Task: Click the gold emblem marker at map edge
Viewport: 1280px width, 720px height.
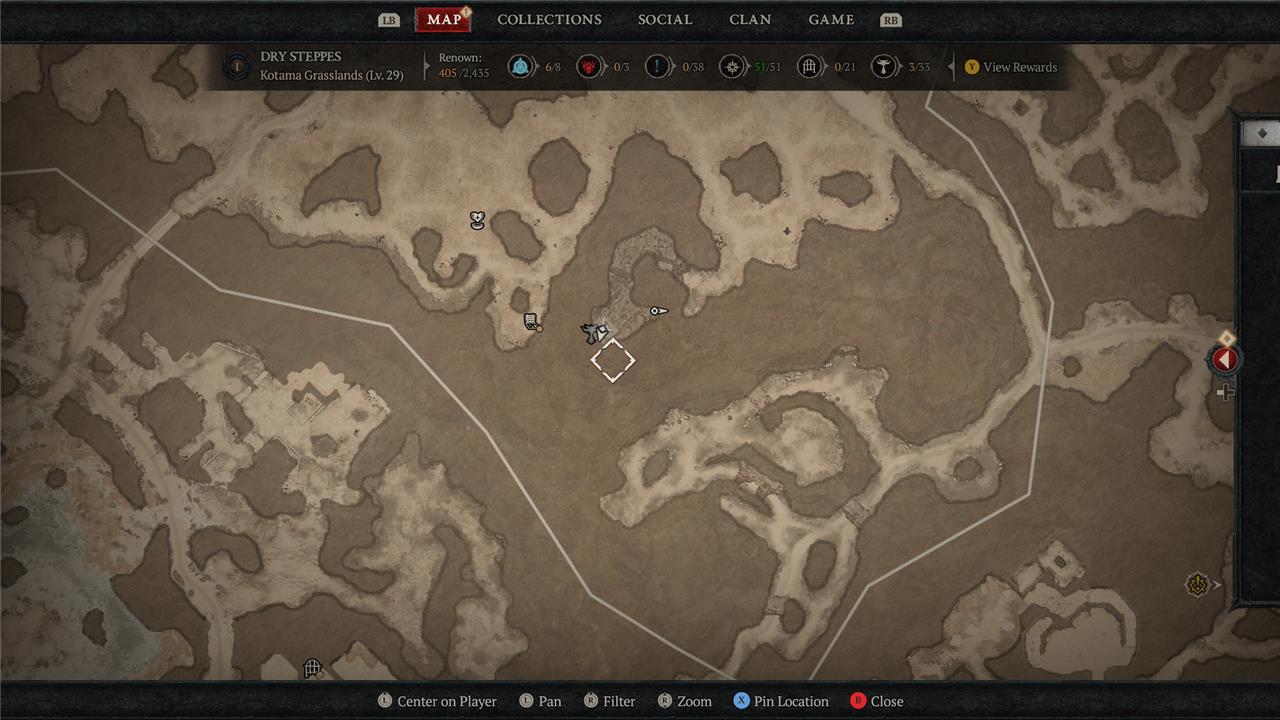Action: (x=1197, y=585)
